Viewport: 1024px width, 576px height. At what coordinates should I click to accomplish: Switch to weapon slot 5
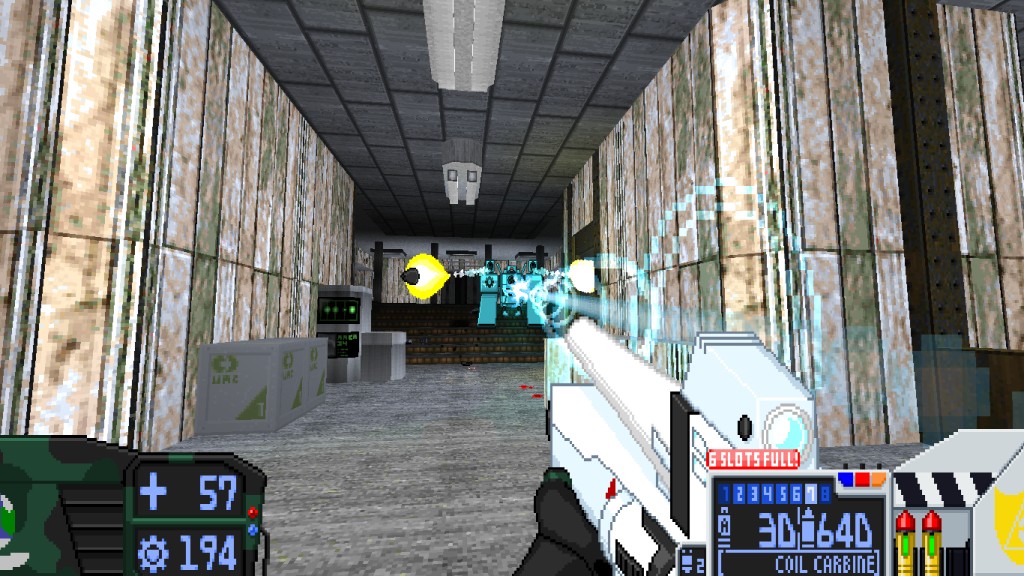pos(781,492)
